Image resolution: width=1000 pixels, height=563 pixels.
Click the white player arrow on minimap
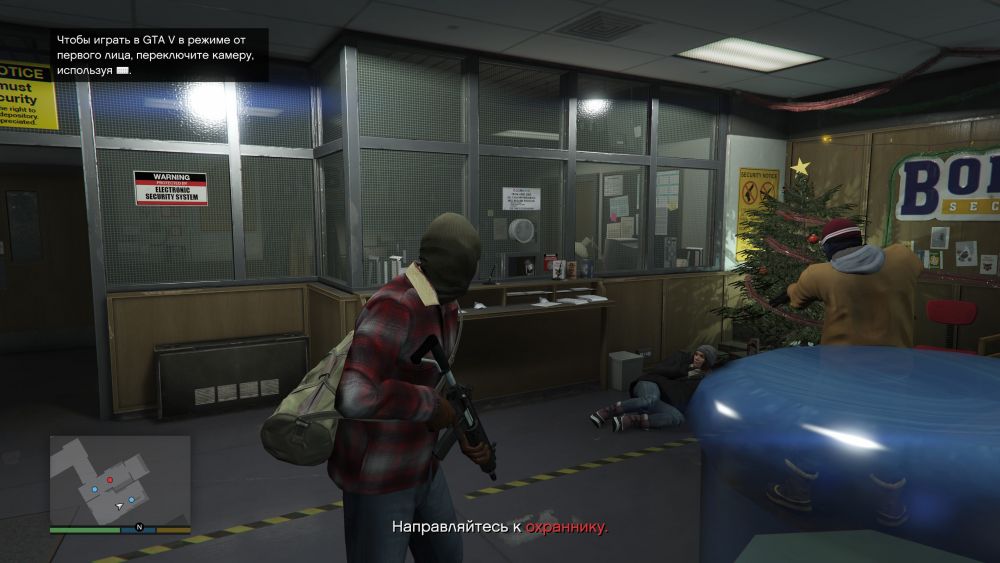pos(118,507)
